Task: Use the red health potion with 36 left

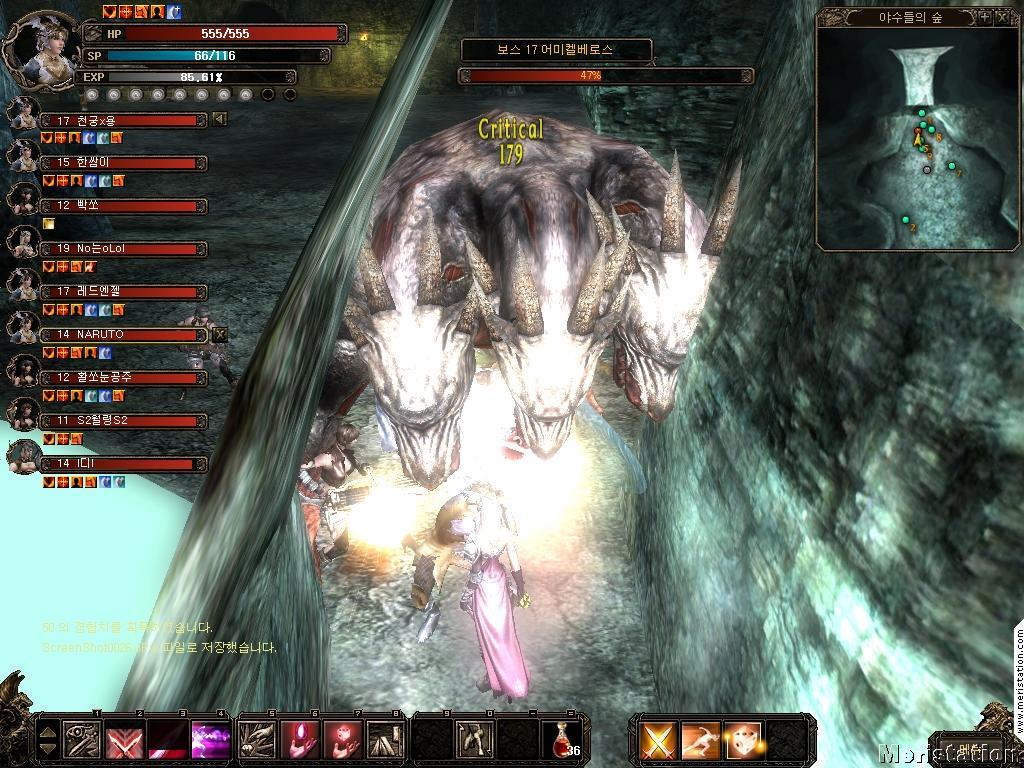Action: 561,738
